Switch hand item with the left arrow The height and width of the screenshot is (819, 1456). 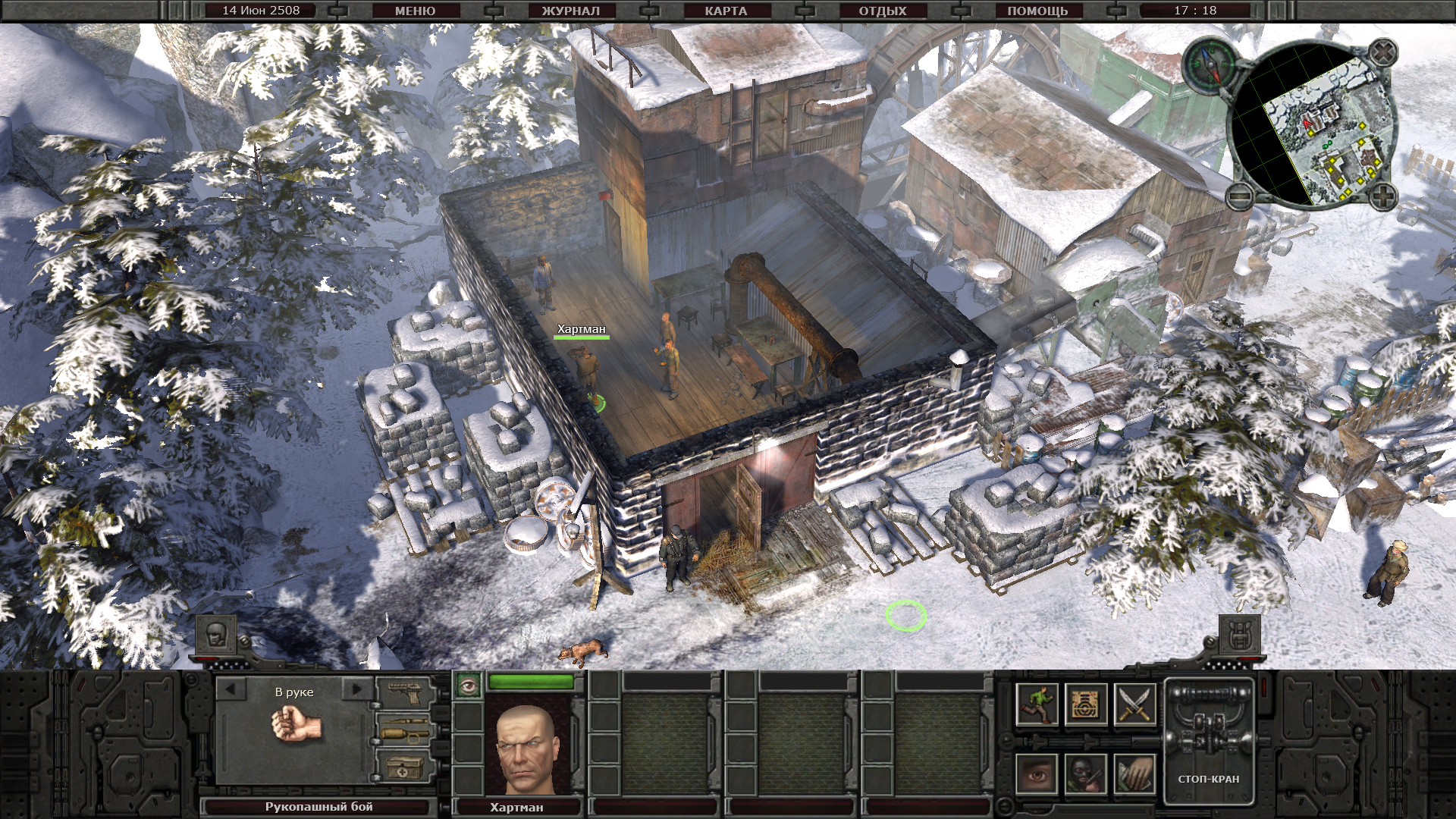[x=231, y=690]
